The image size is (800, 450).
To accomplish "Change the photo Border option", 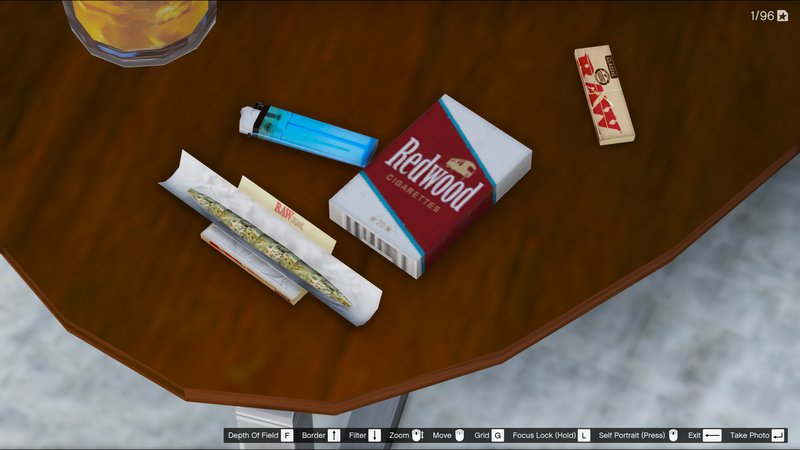I will [x=321, y=435].
